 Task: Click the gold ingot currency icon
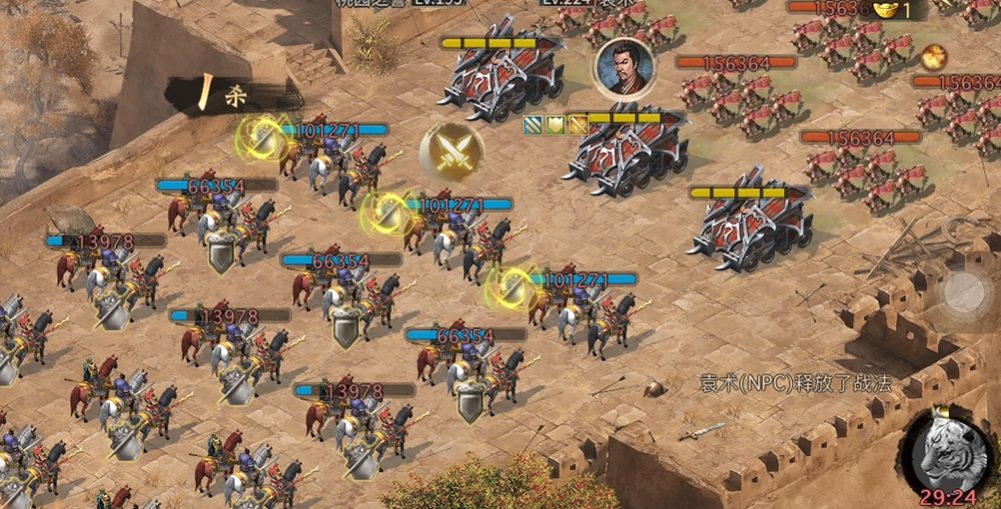point(885,10)
